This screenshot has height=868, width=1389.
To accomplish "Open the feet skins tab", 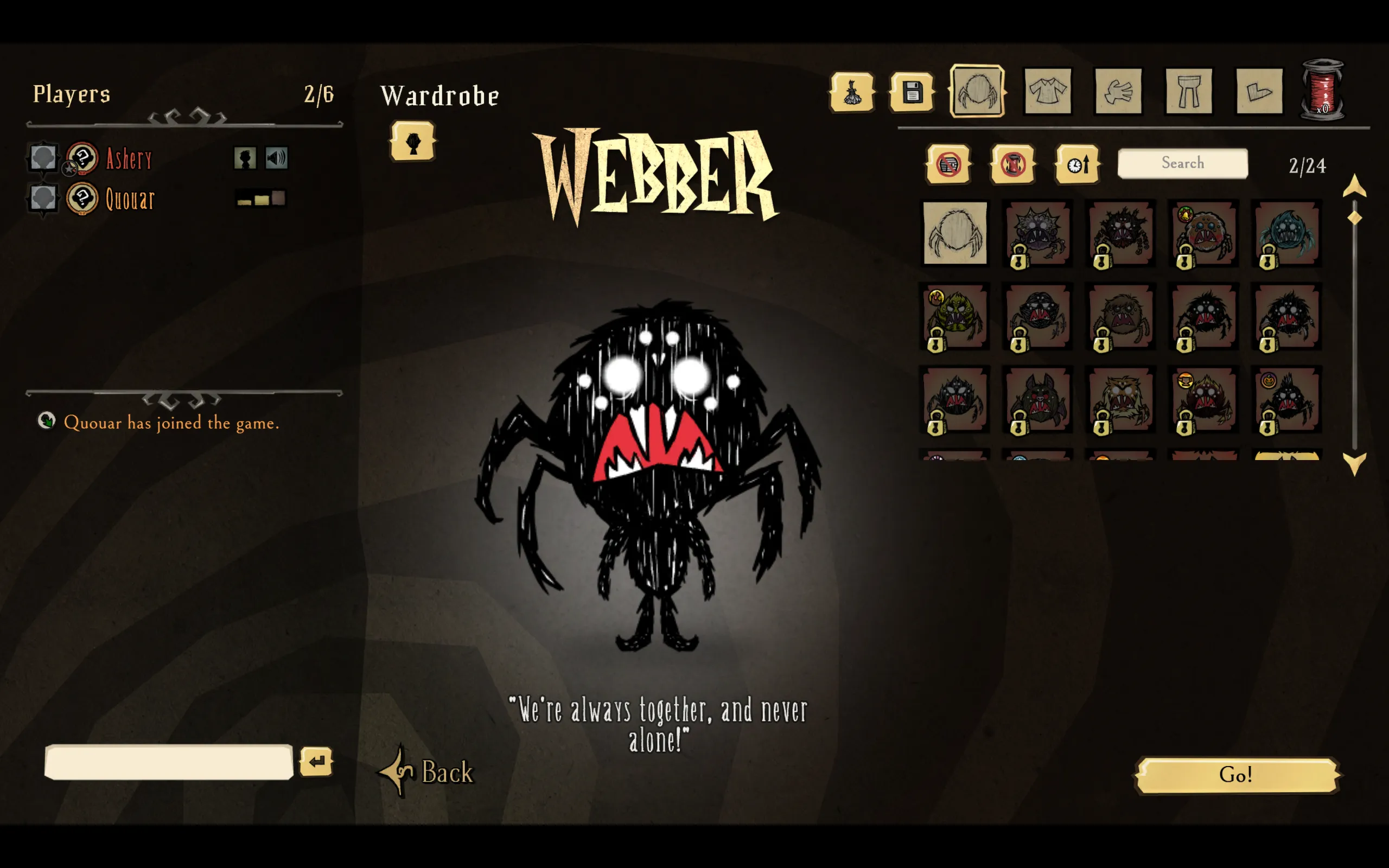I will (x=1259, y=92).
